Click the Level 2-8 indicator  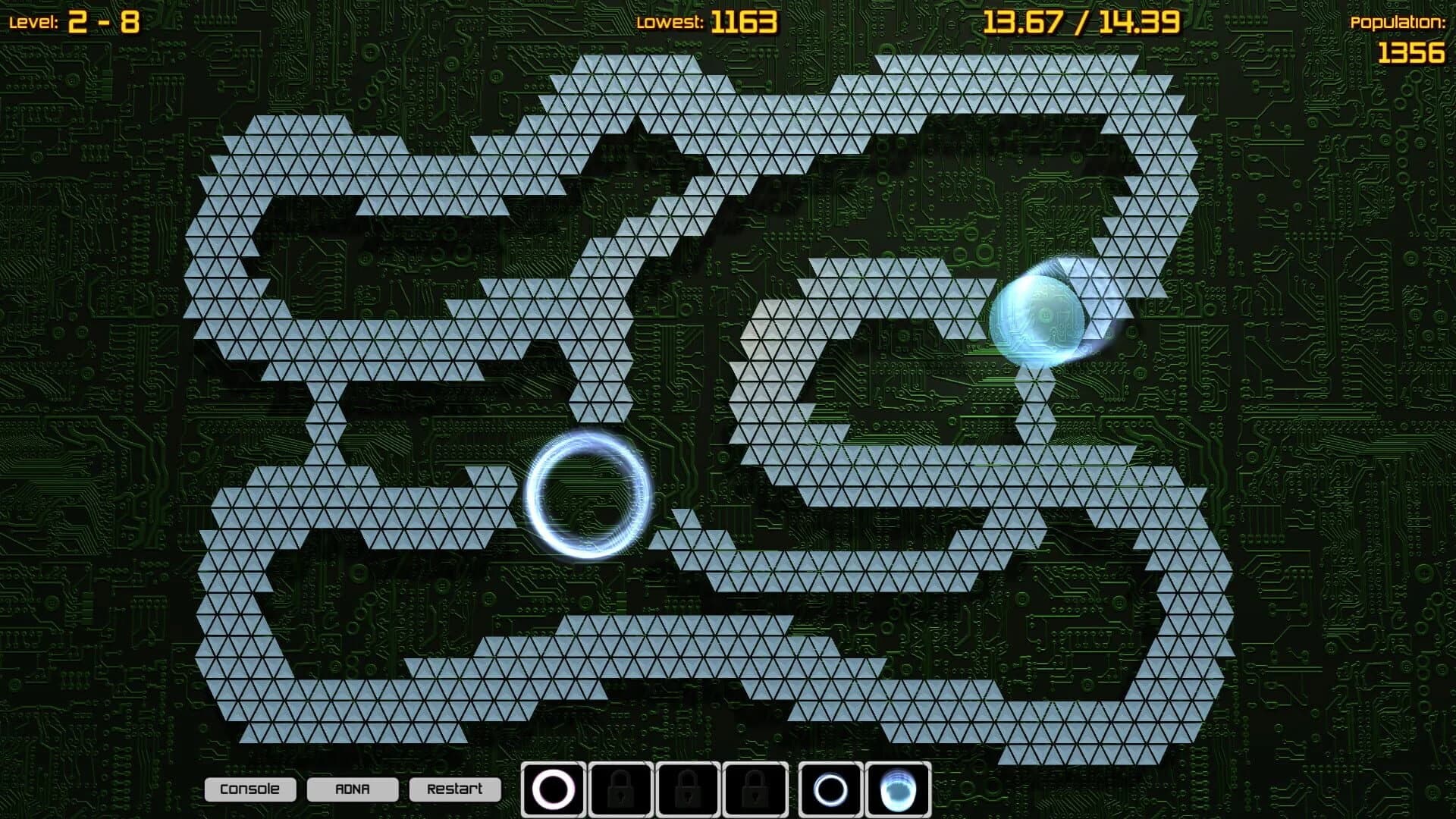coord(76,20)
